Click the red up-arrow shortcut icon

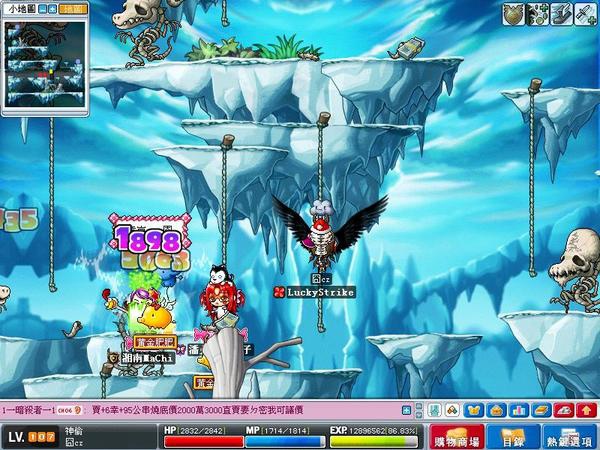click(587, 410)
